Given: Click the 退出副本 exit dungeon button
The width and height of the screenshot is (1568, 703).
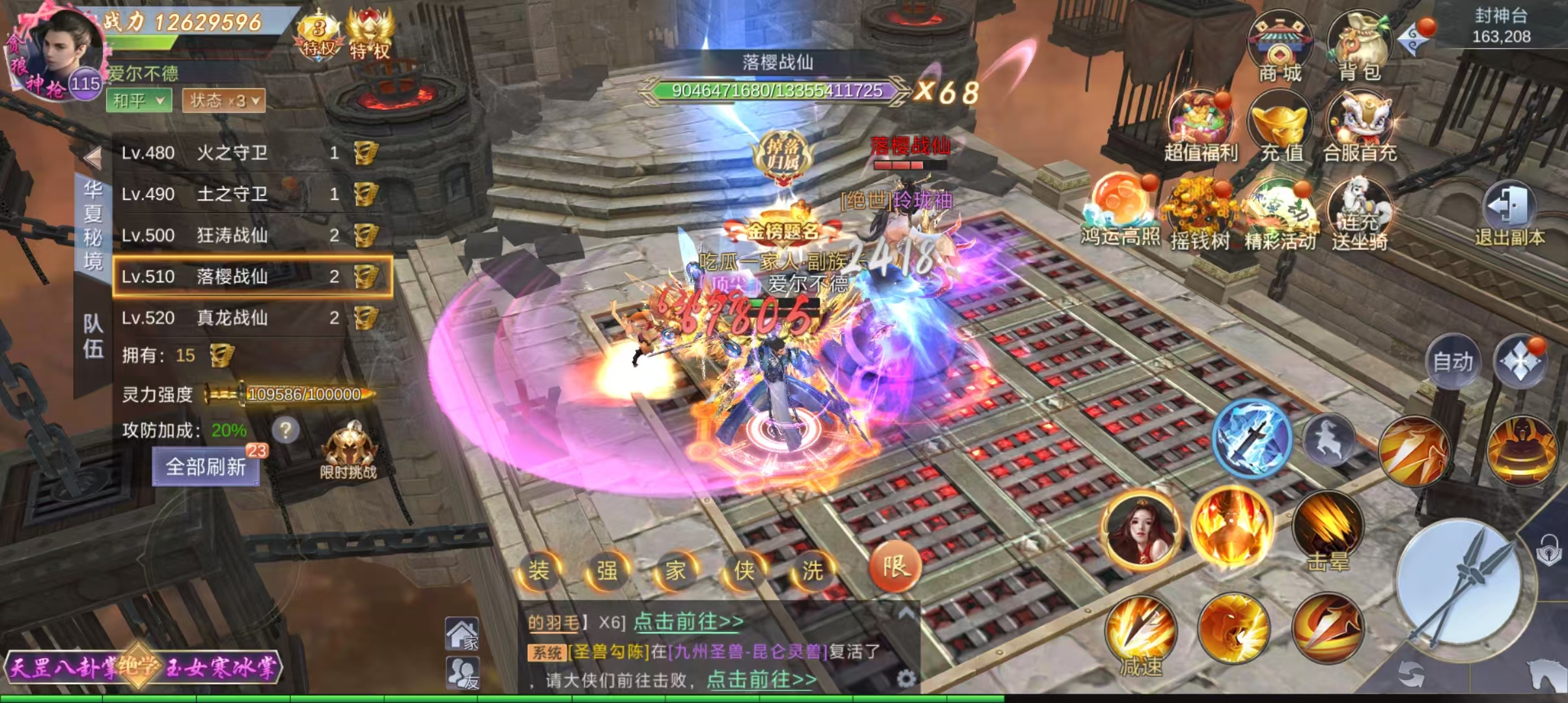Looking at the screenshot, I should tap(1509, 215).
